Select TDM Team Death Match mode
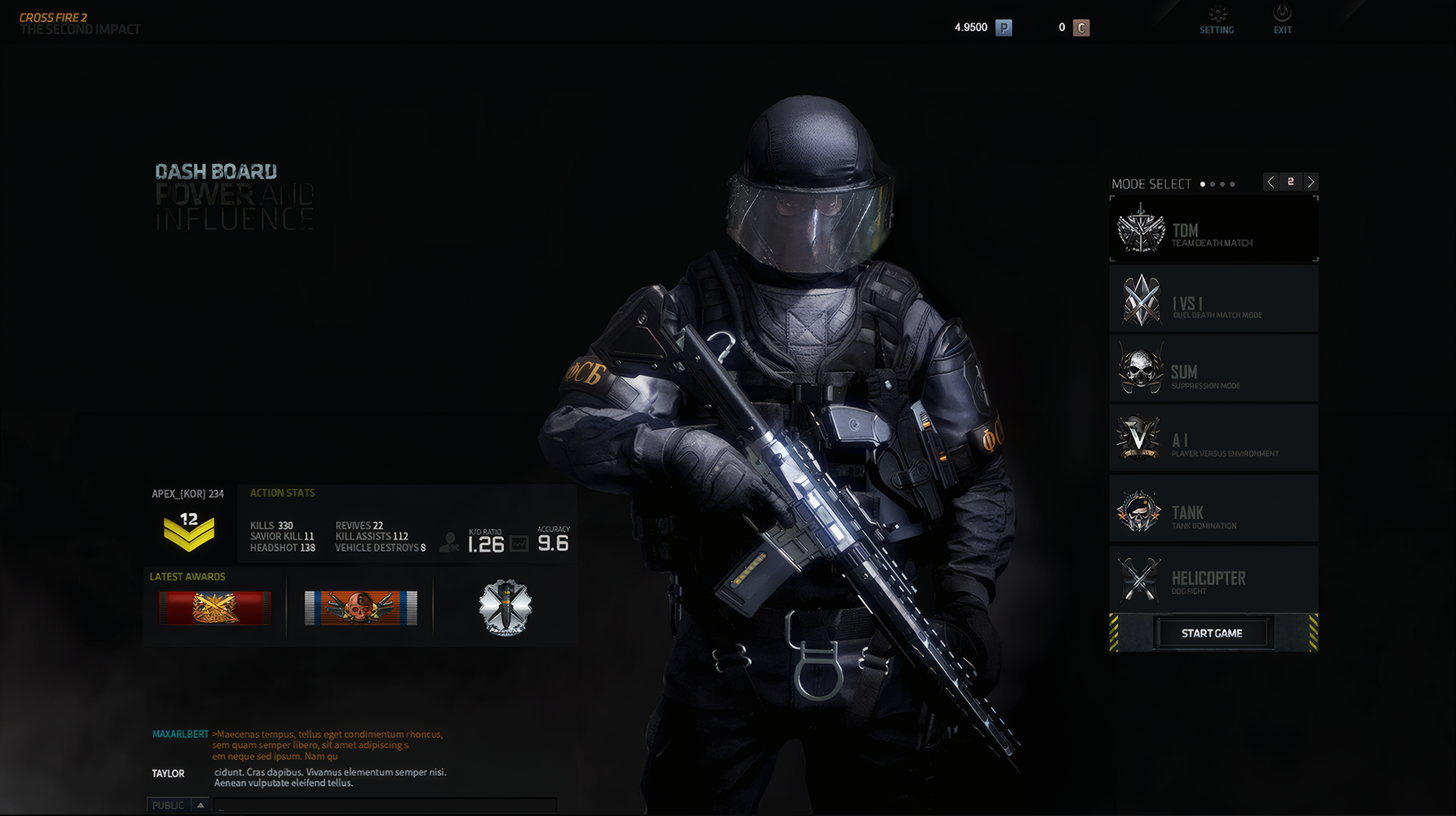This screenshot has height=816, width=1456. click(x=1213, y=230)
